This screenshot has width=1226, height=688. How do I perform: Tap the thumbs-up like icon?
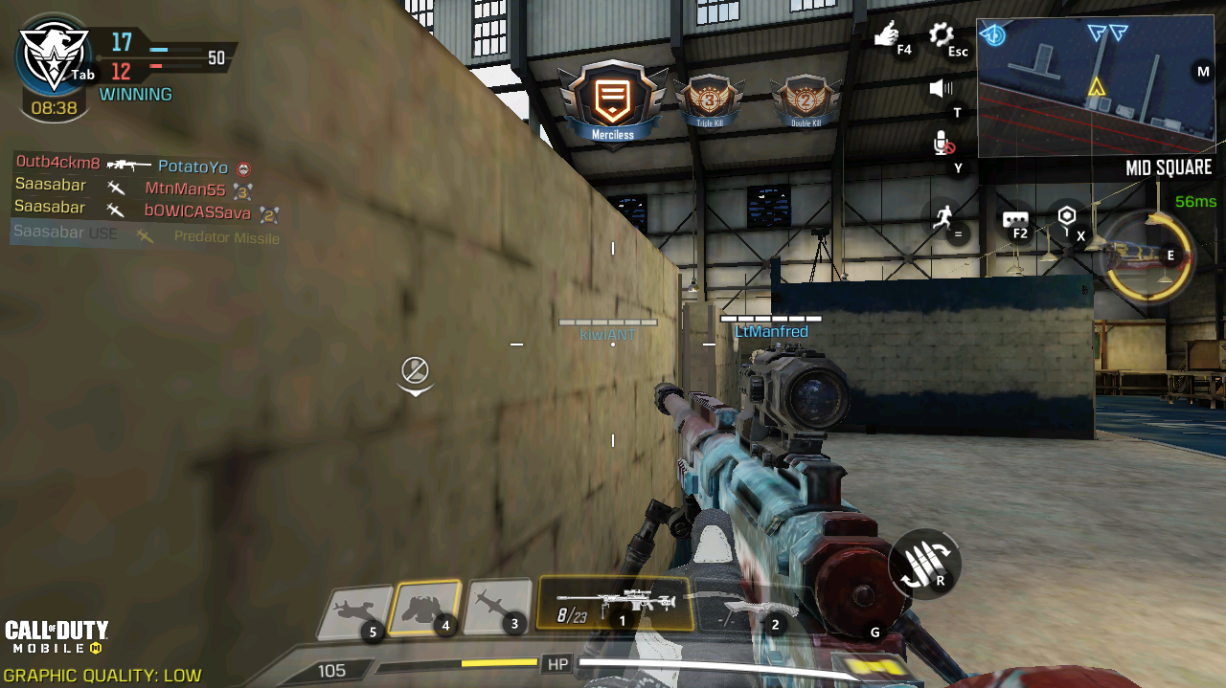tap(887, 36)
